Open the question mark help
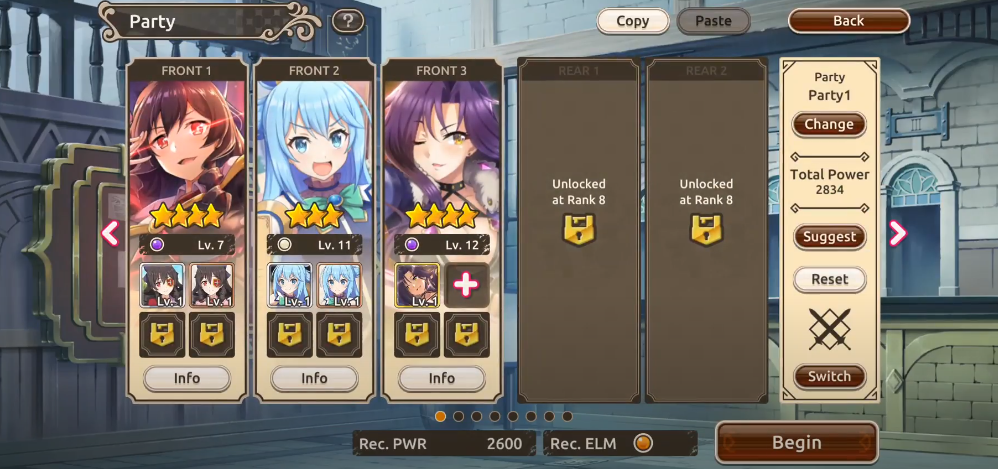 [x=347, y=21]
